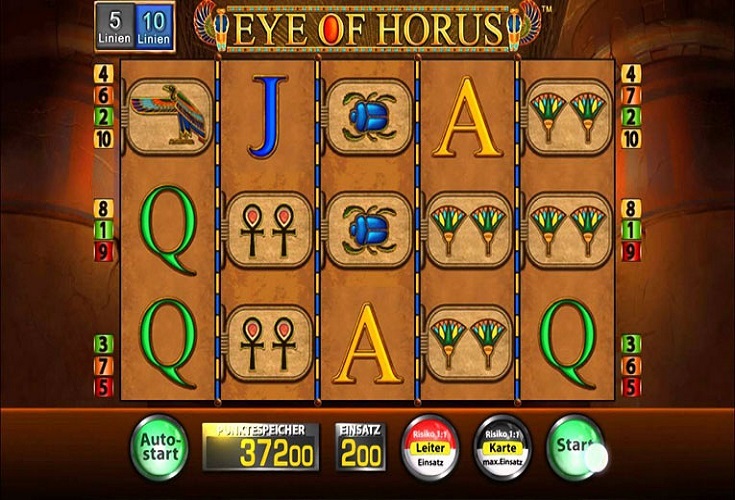
Task: Open the Leiter risk gamble
Action: [x=429, y=446]
